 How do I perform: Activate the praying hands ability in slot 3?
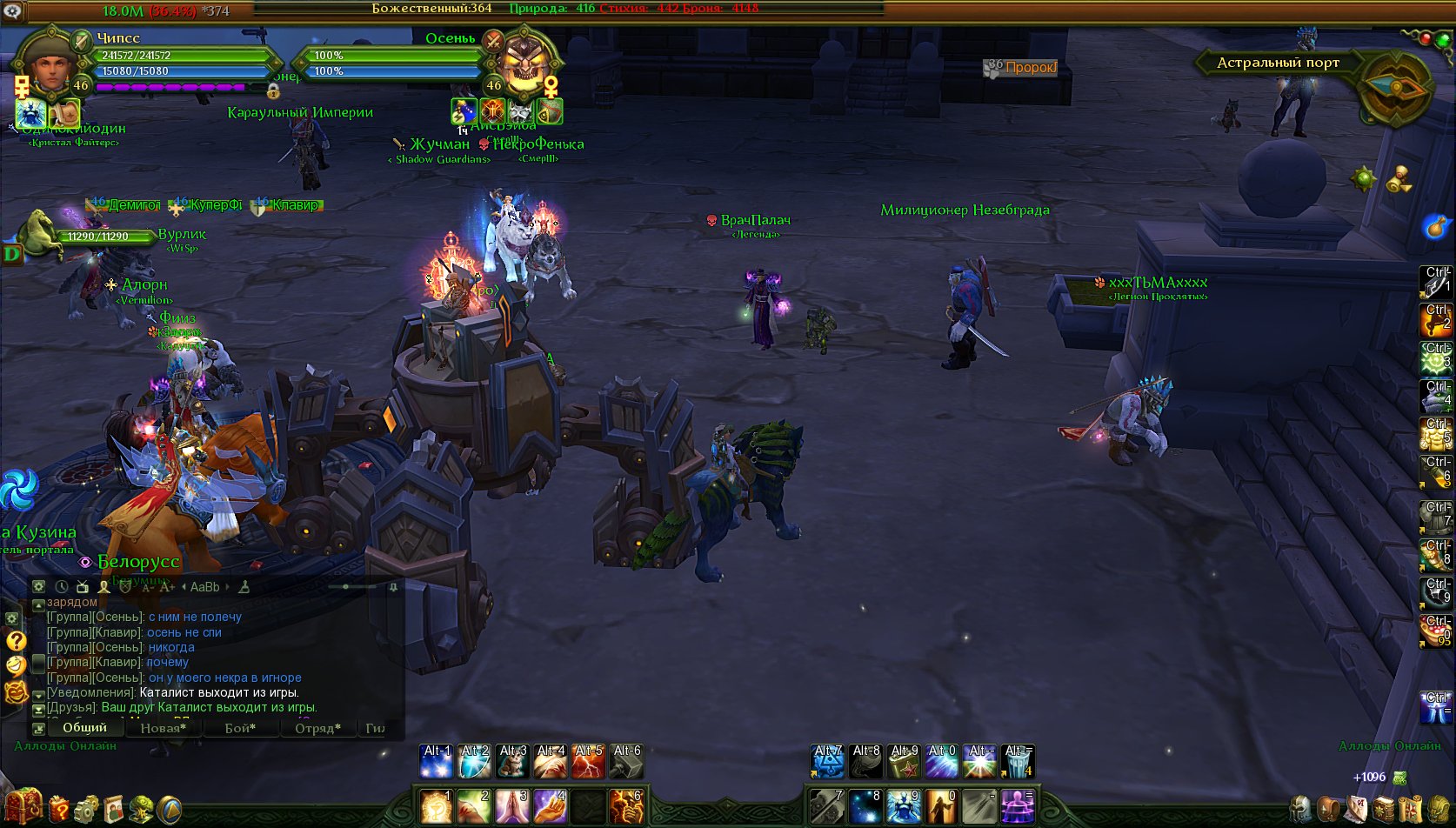click(511, 806)
